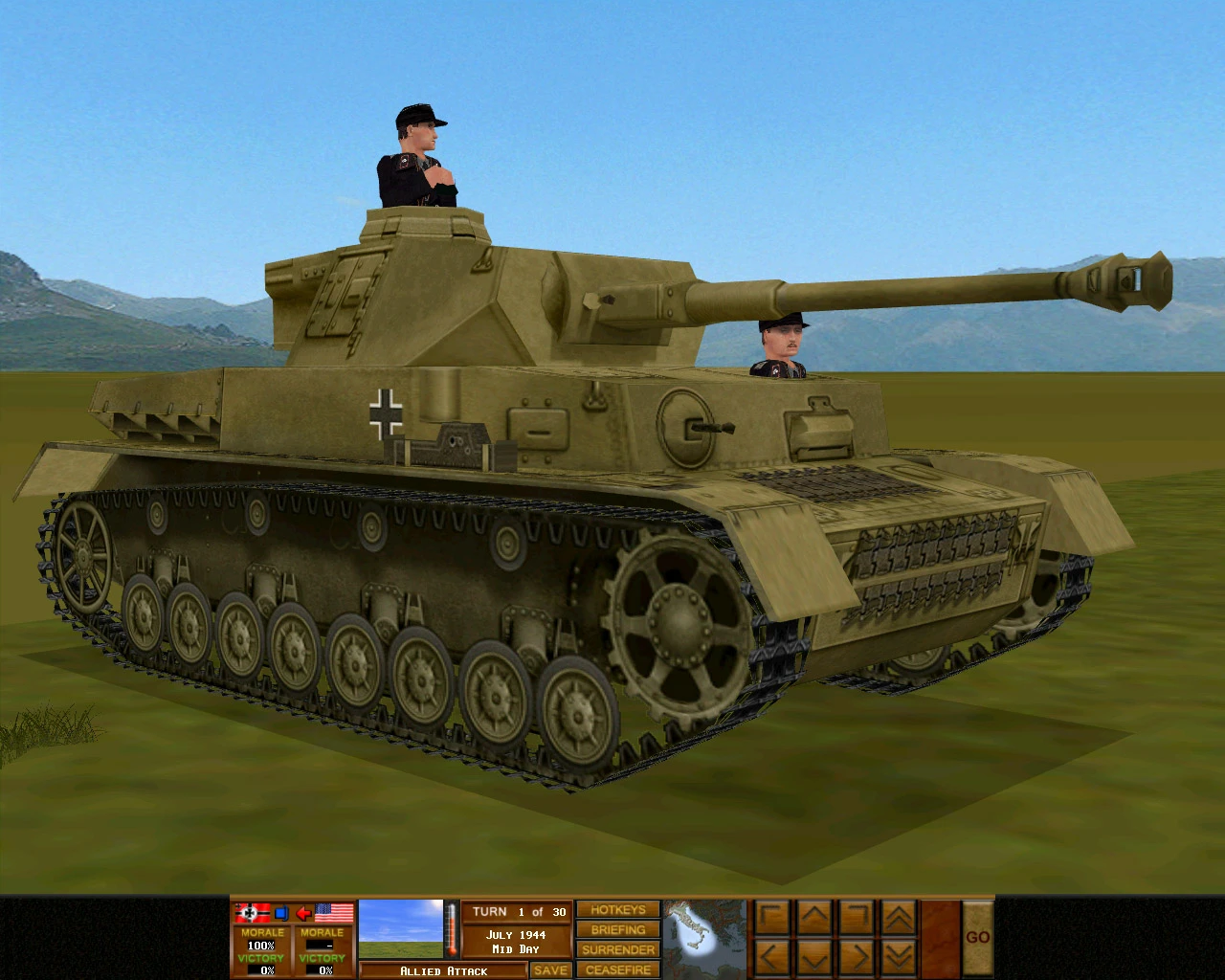1225x980 pixels.
Task: Select the blue cube unit icon
Action: click(283, 912)
